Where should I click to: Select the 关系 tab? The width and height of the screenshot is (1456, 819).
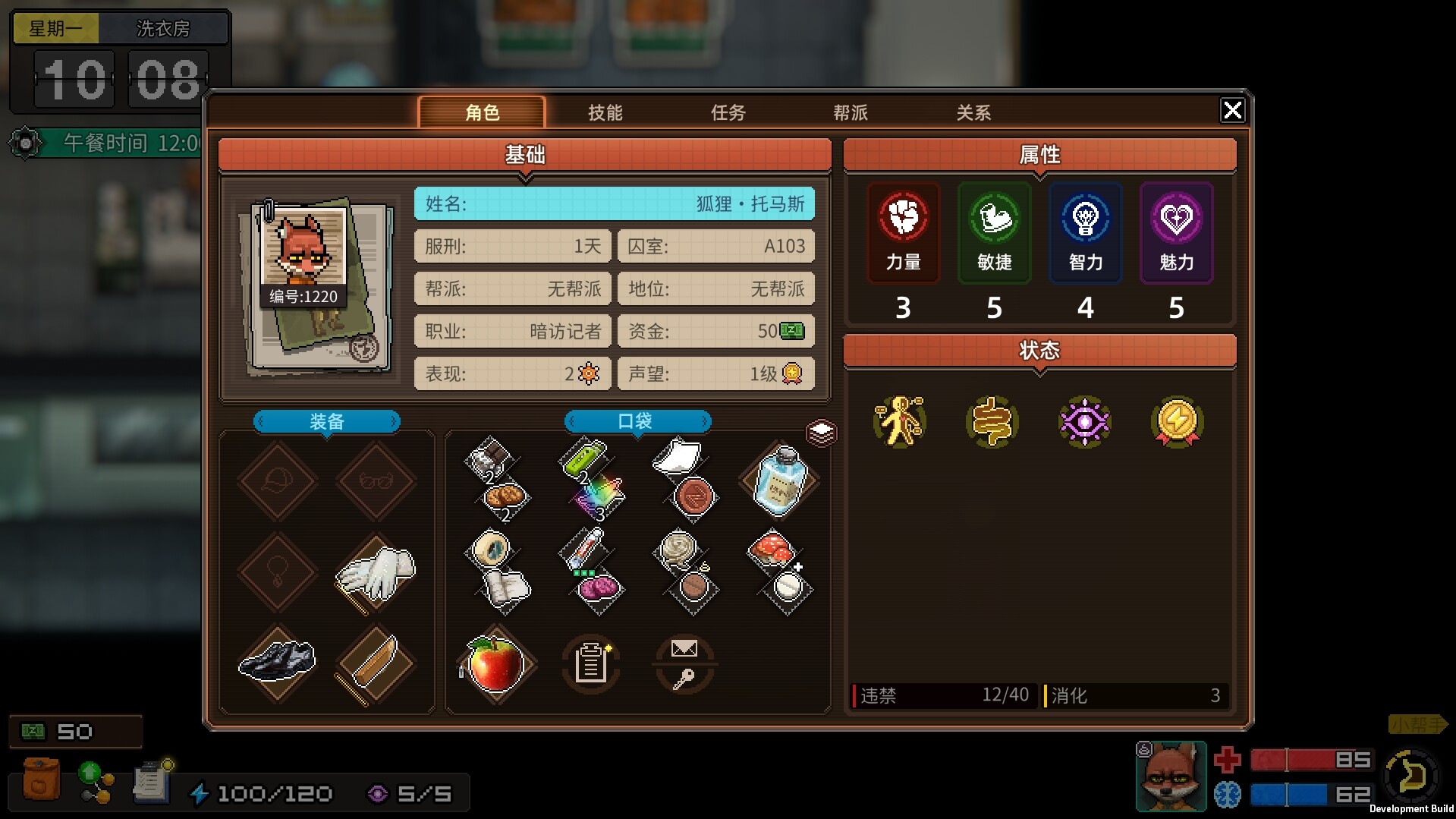(x=973, y=113)
